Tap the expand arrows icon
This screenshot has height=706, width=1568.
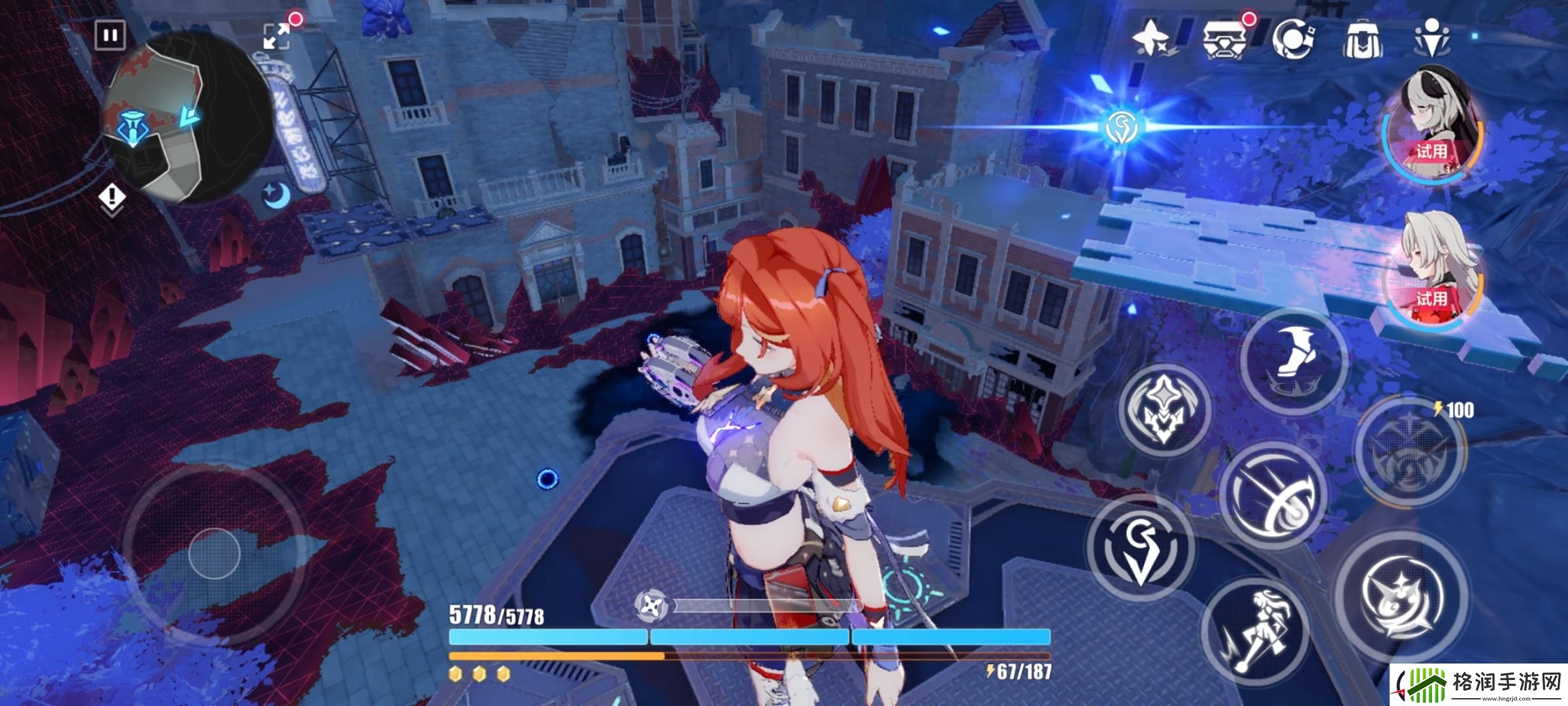pyautogui.click(x=276, y=36)
